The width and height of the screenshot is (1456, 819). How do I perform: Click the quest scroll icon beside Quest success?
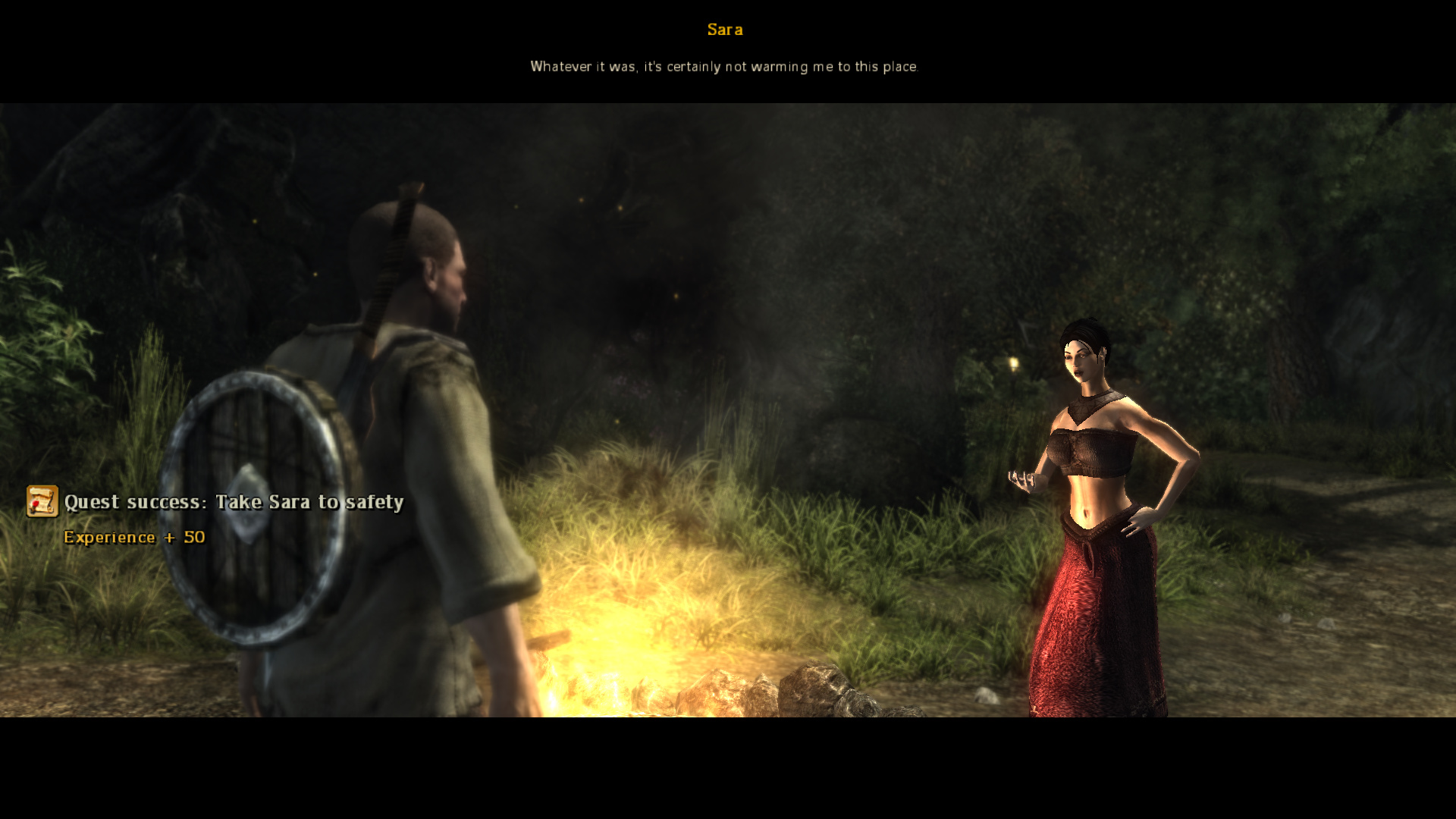pyautogui.click(x=42, y=502)
